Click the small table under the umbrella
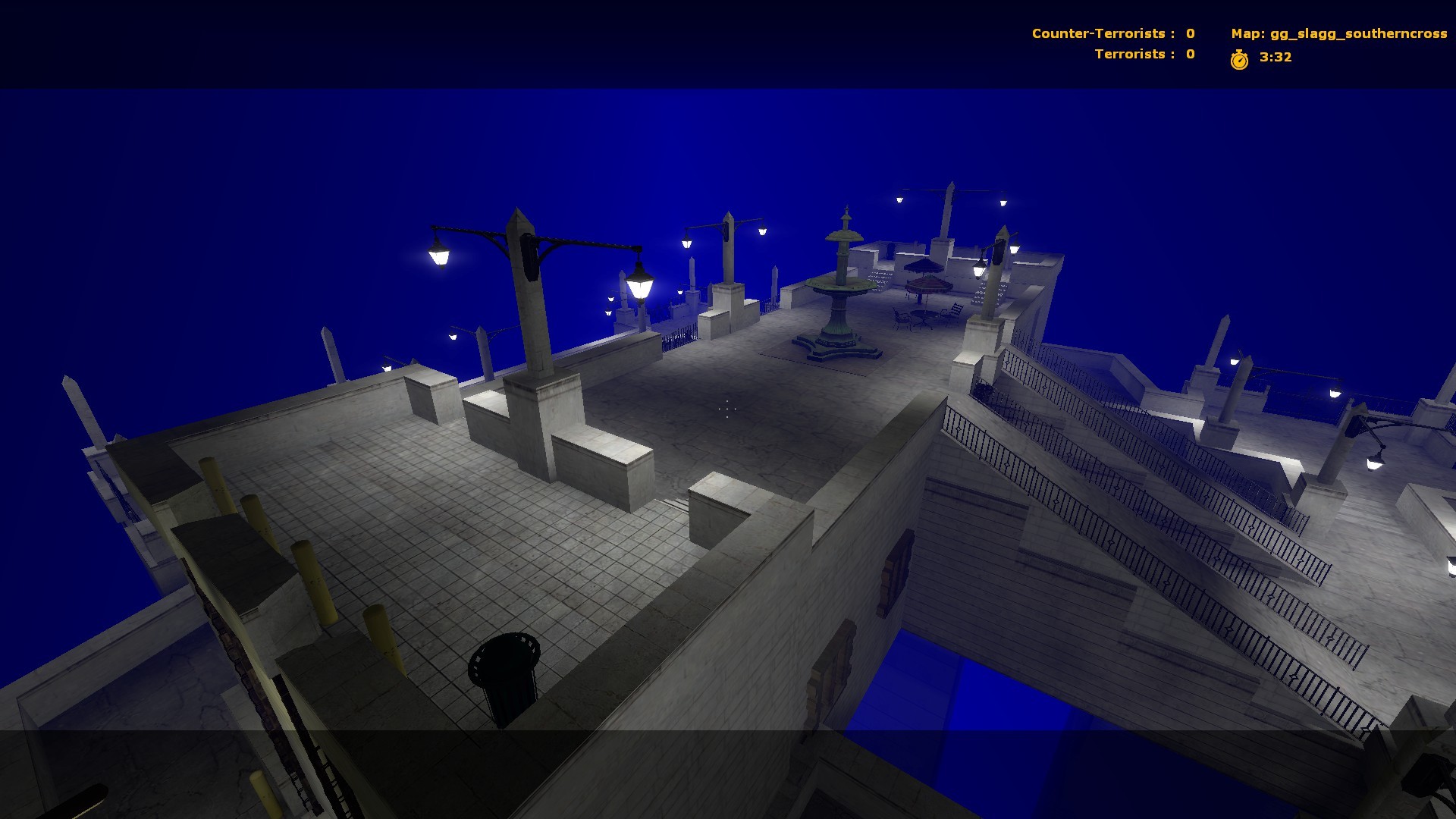Viewport: 1456px width, 819px height. click(x=921, y=317)
